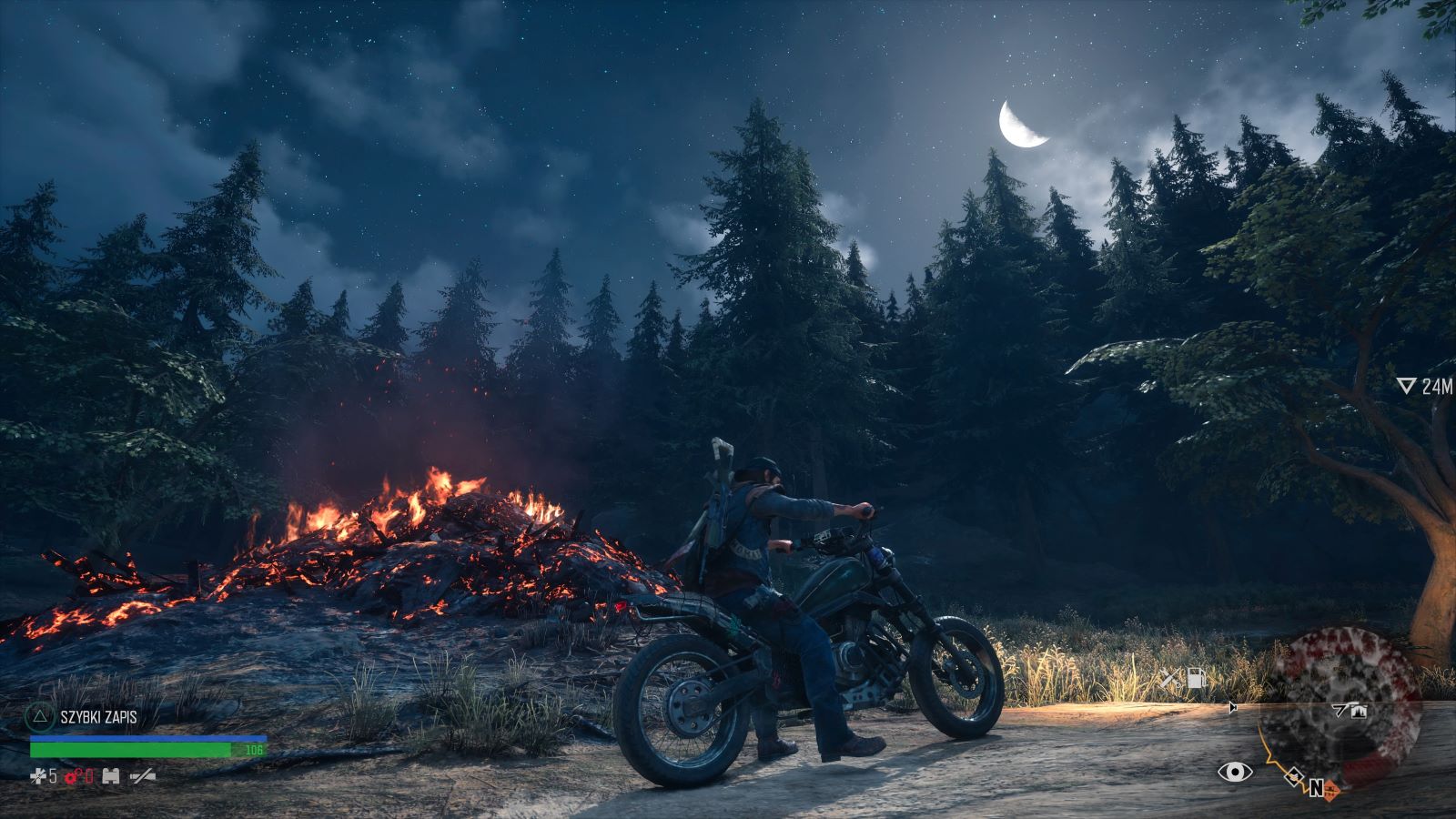
Task: Select the binoculars icon
Action: [x=112, y=776]
